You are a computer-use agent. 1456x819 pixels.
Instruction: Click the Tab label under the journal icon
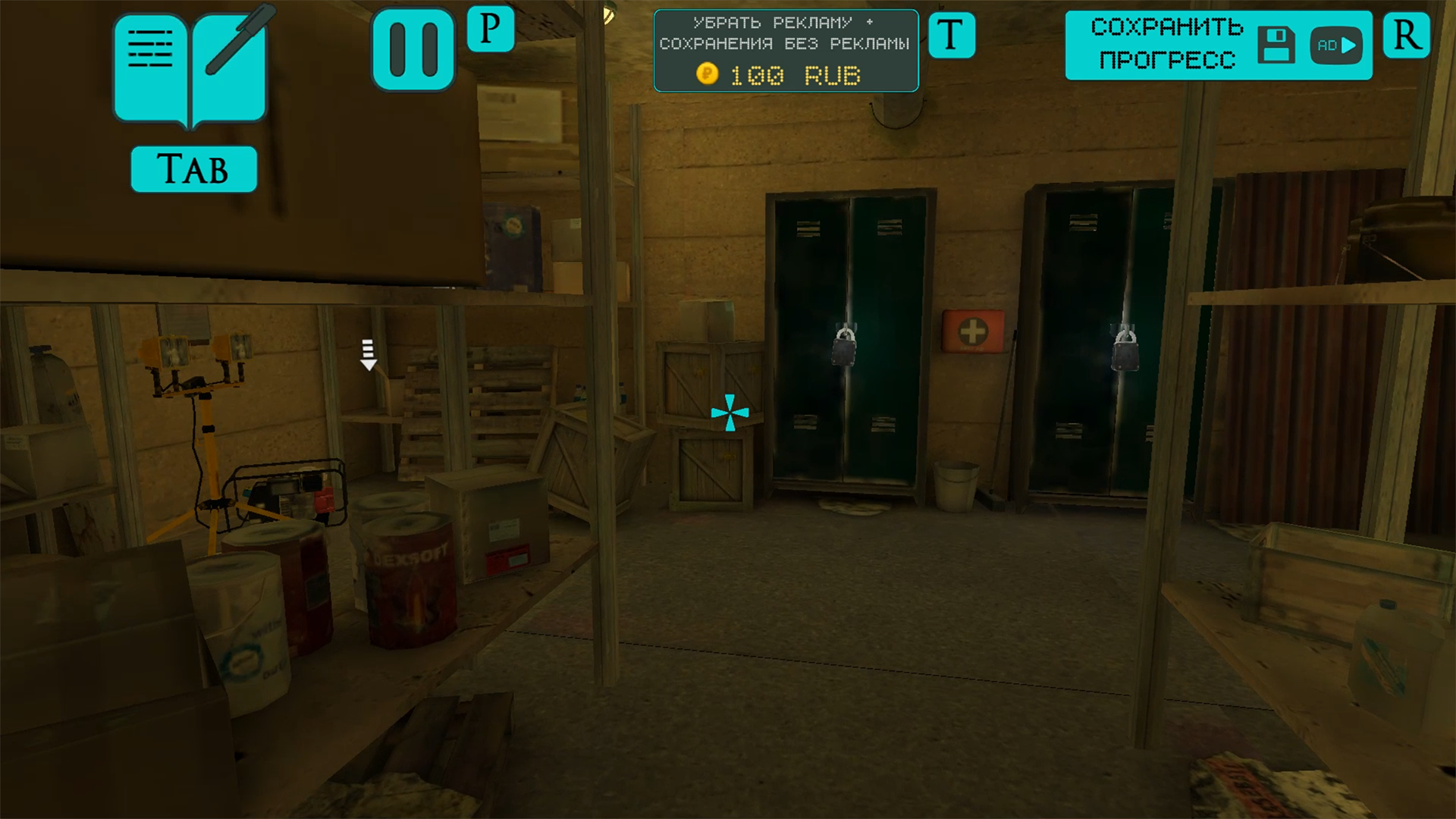pos(193,168)
